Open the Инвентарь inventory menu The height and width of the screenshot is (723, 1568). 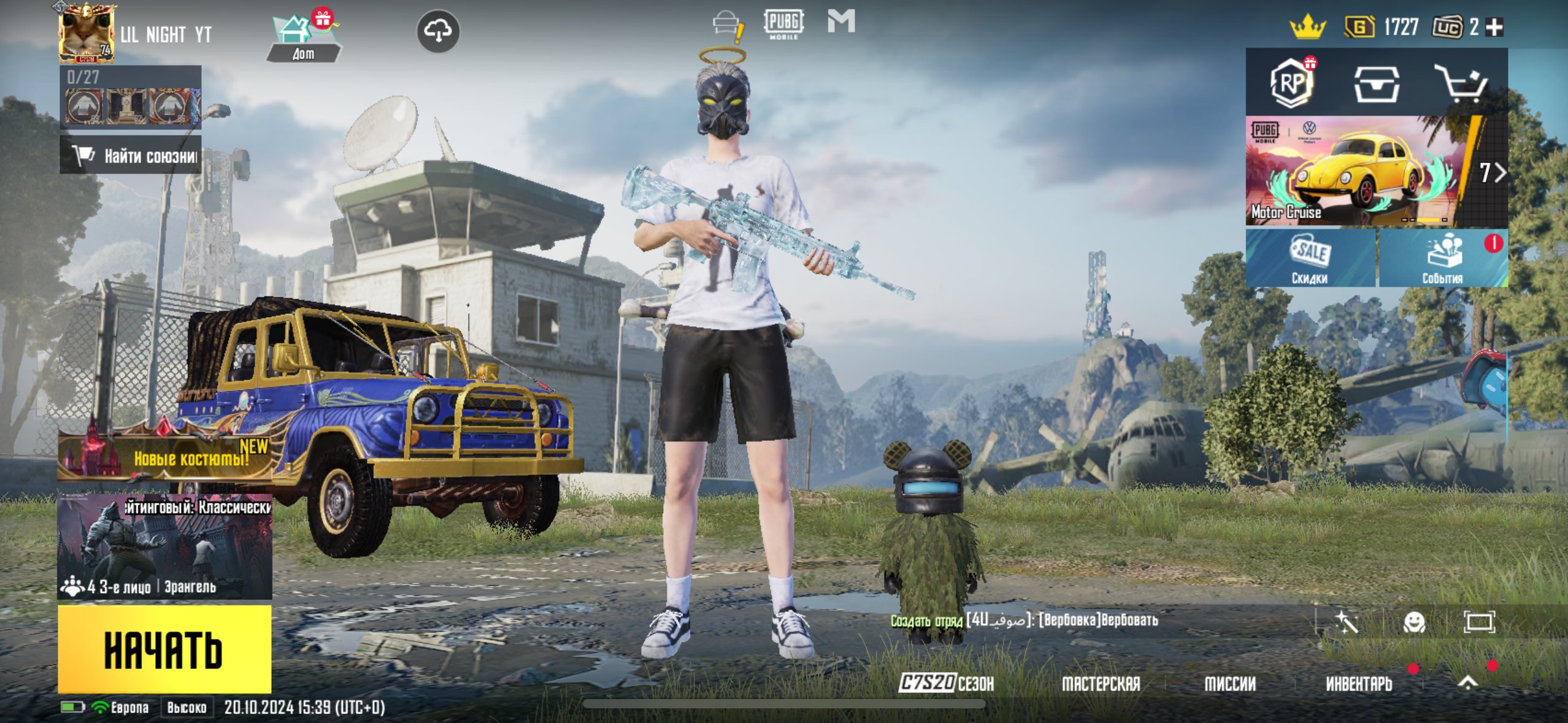coord(1359,683)
